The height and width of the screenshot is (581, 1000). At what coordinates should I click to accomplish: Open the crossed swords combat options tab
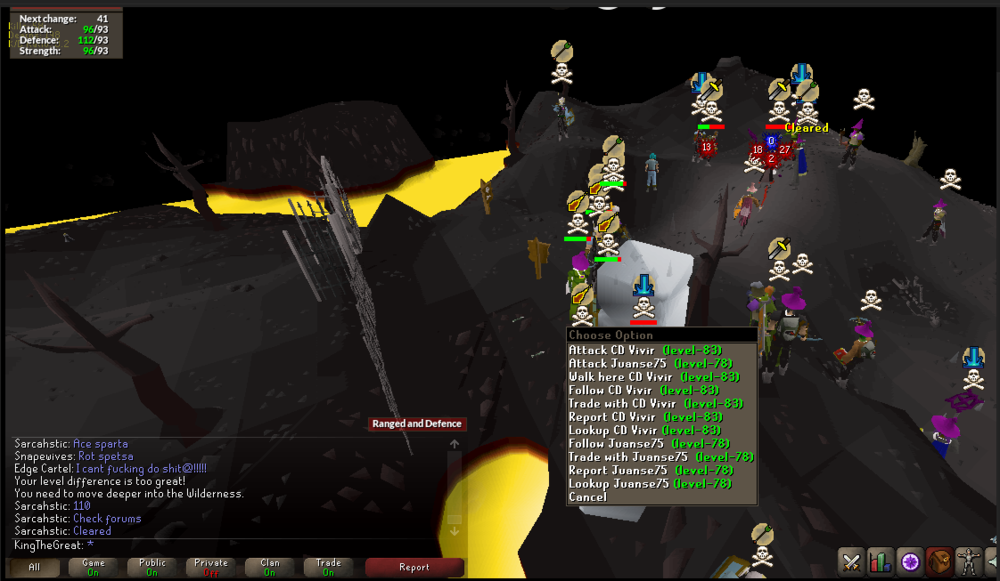(x=851, y=561)
